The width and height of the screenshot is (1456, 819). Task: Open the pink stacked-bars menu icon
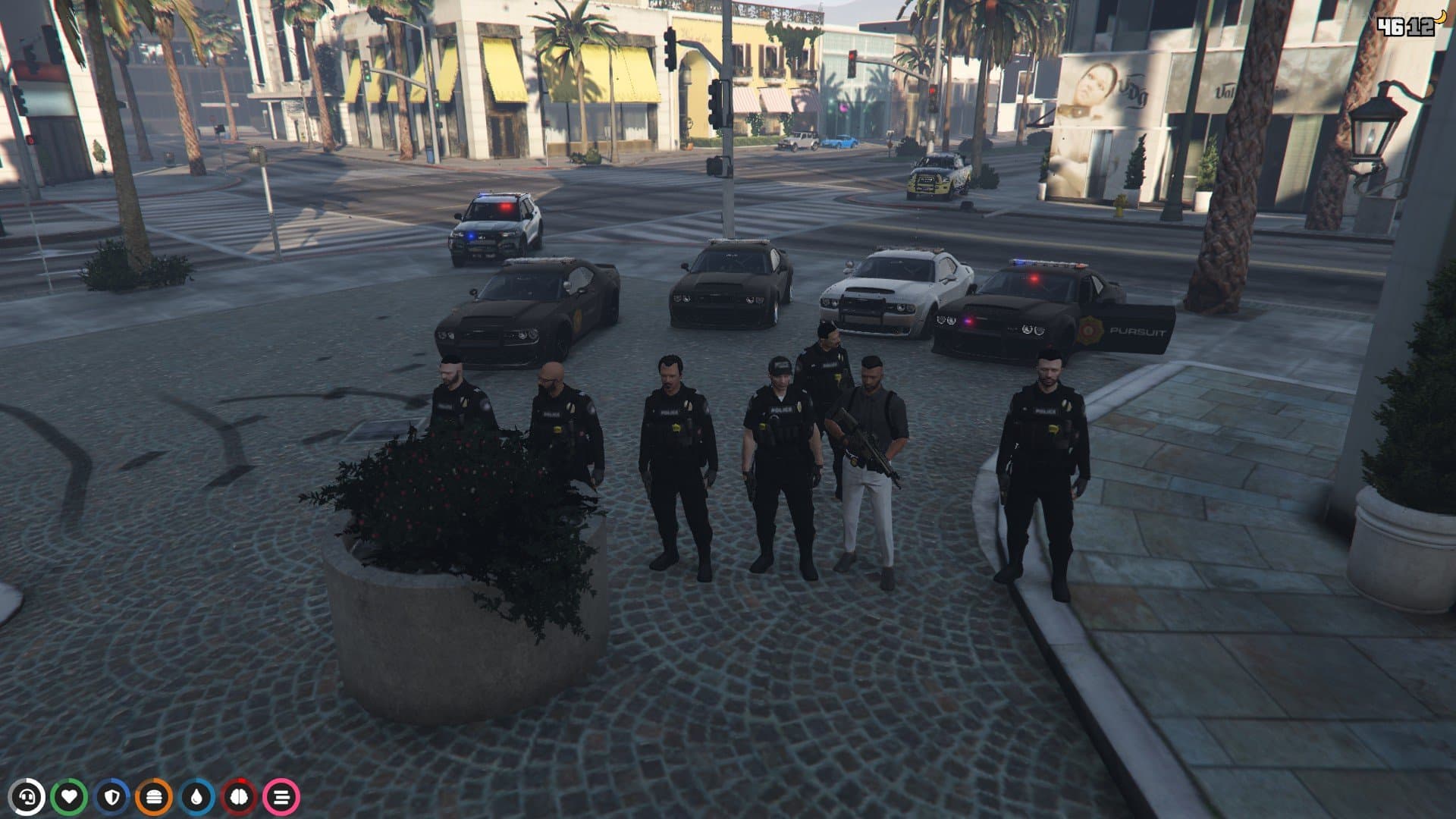point(281,797)
